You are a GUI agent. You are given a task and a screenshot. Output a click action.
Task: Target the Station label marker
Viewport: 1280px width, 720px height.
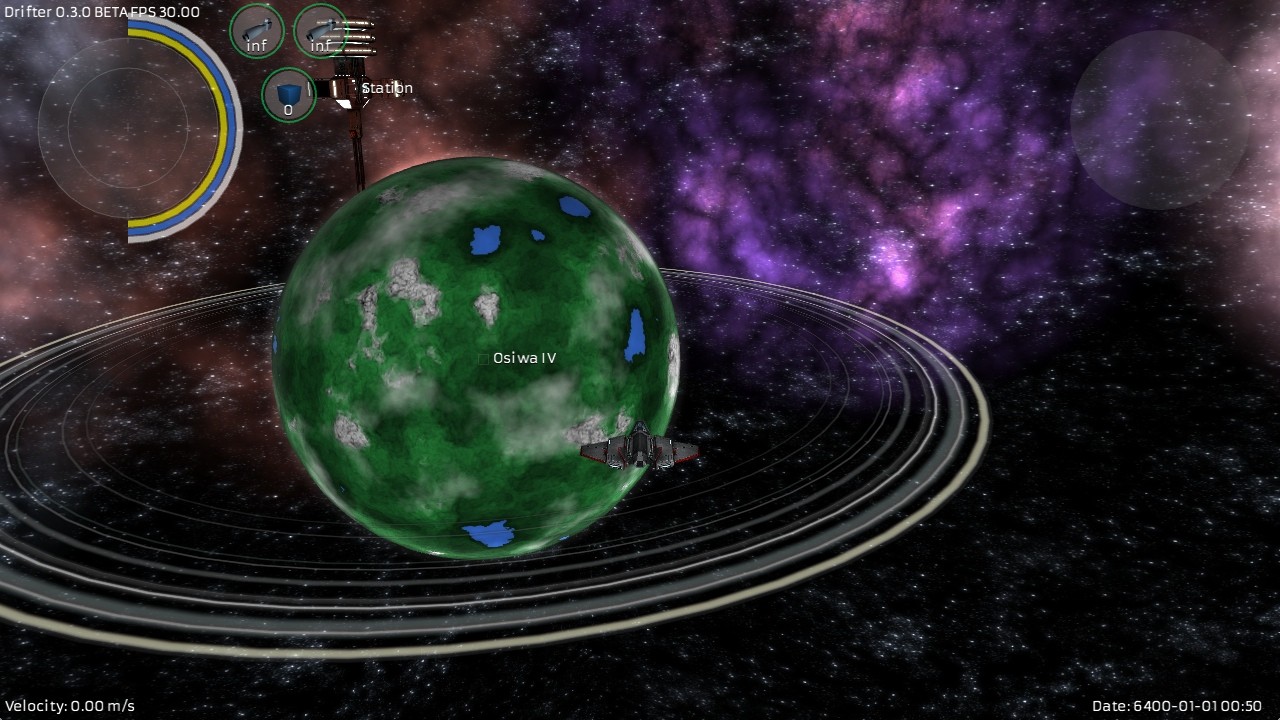pos(386,88)
